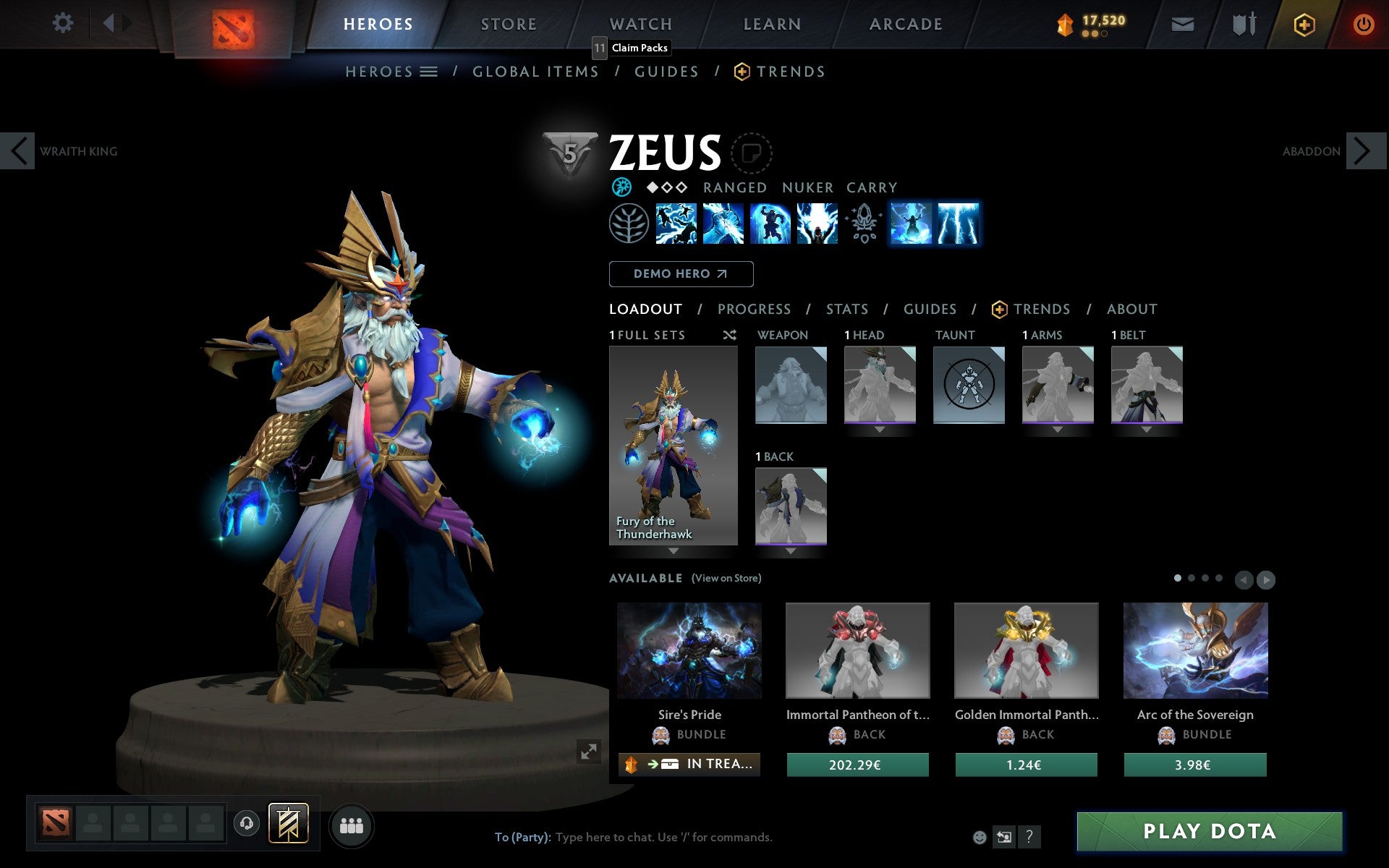The width and height of the screenshot is (1389, 868).
Task: Open the Watch menu
Action: [640, 24]
